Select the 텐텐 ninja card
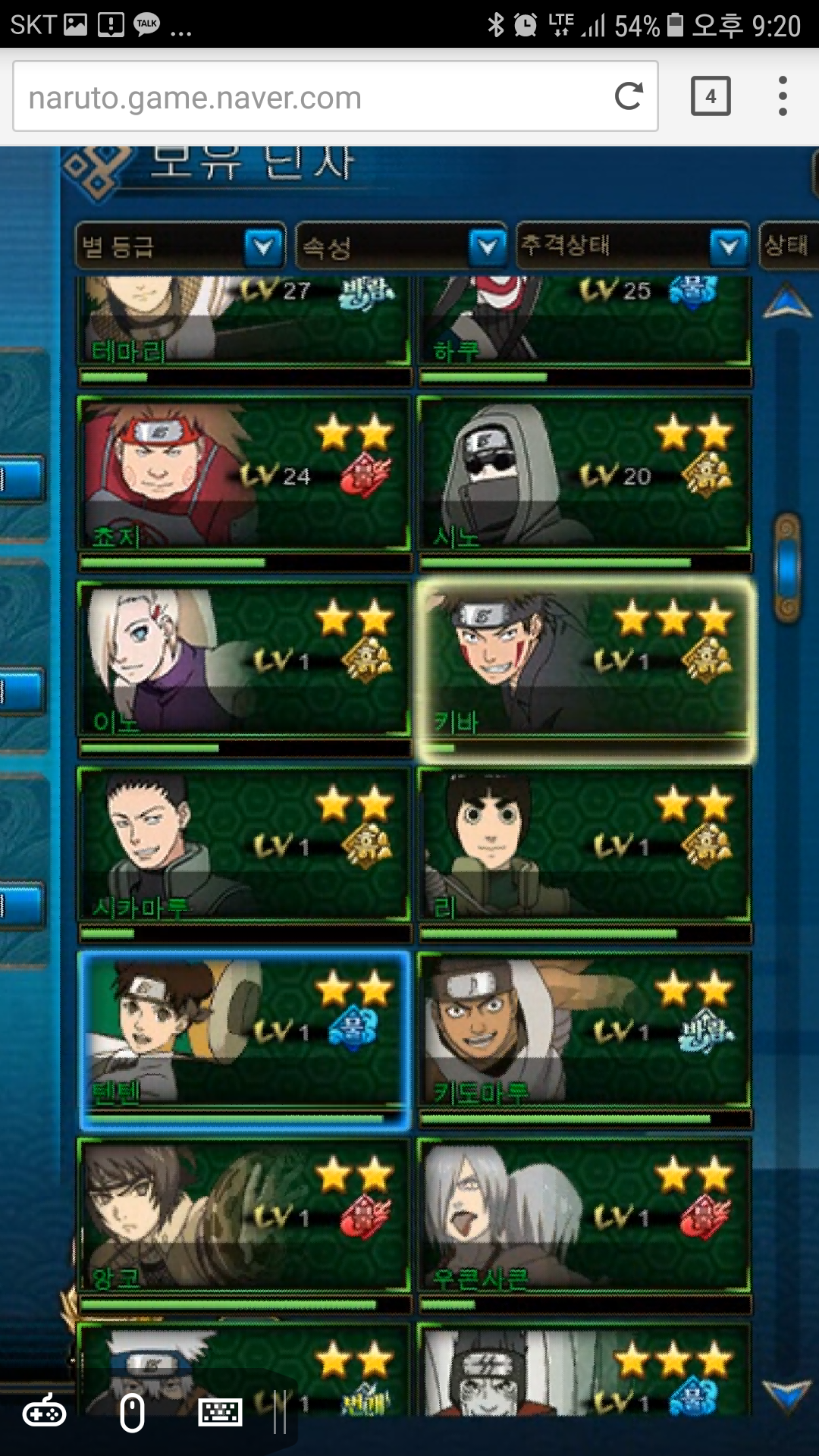 click(x=244, y=1031)
